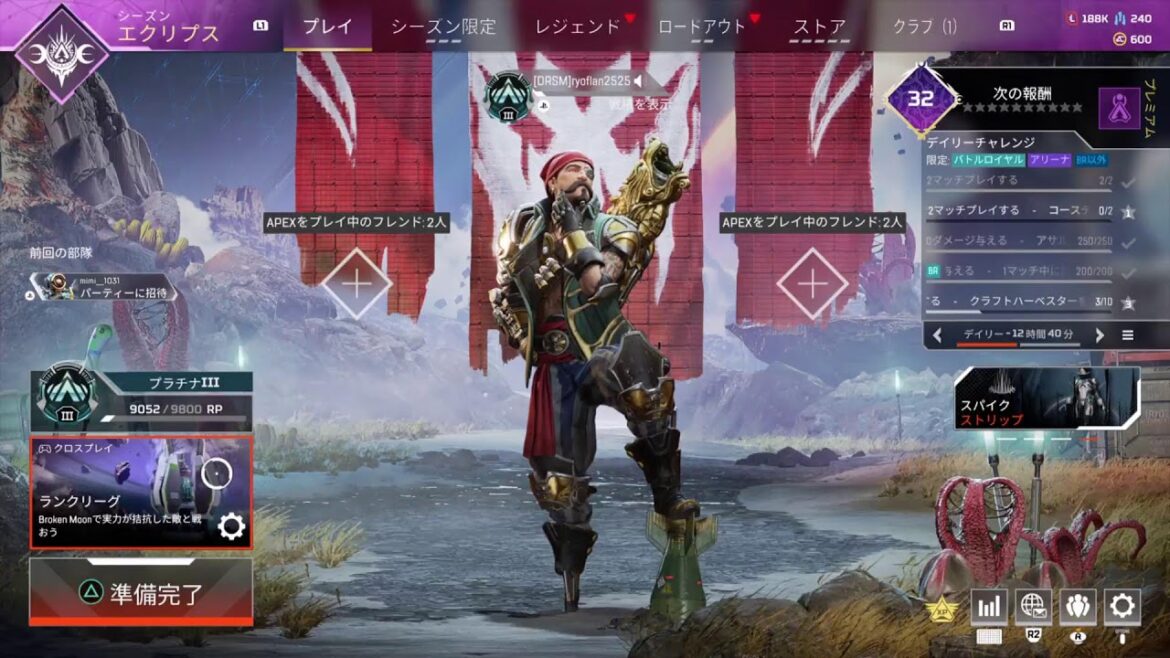Show previous daily challenge page arrow
Viewport: 1170px width, 658px height.
point(937,335)
